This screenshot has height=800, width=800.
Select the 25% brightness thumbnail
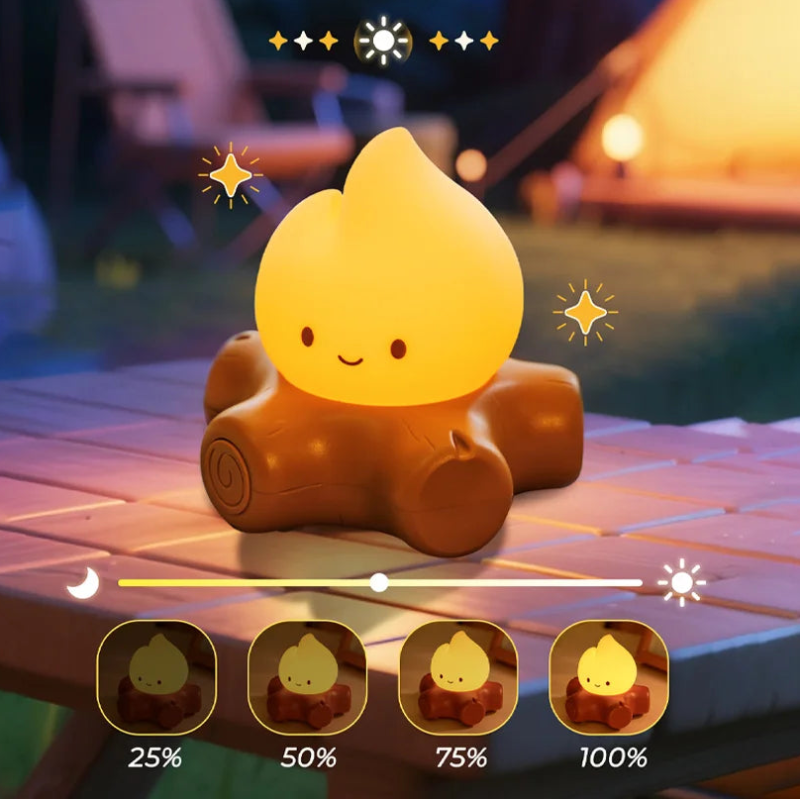(x=156, y=678)
